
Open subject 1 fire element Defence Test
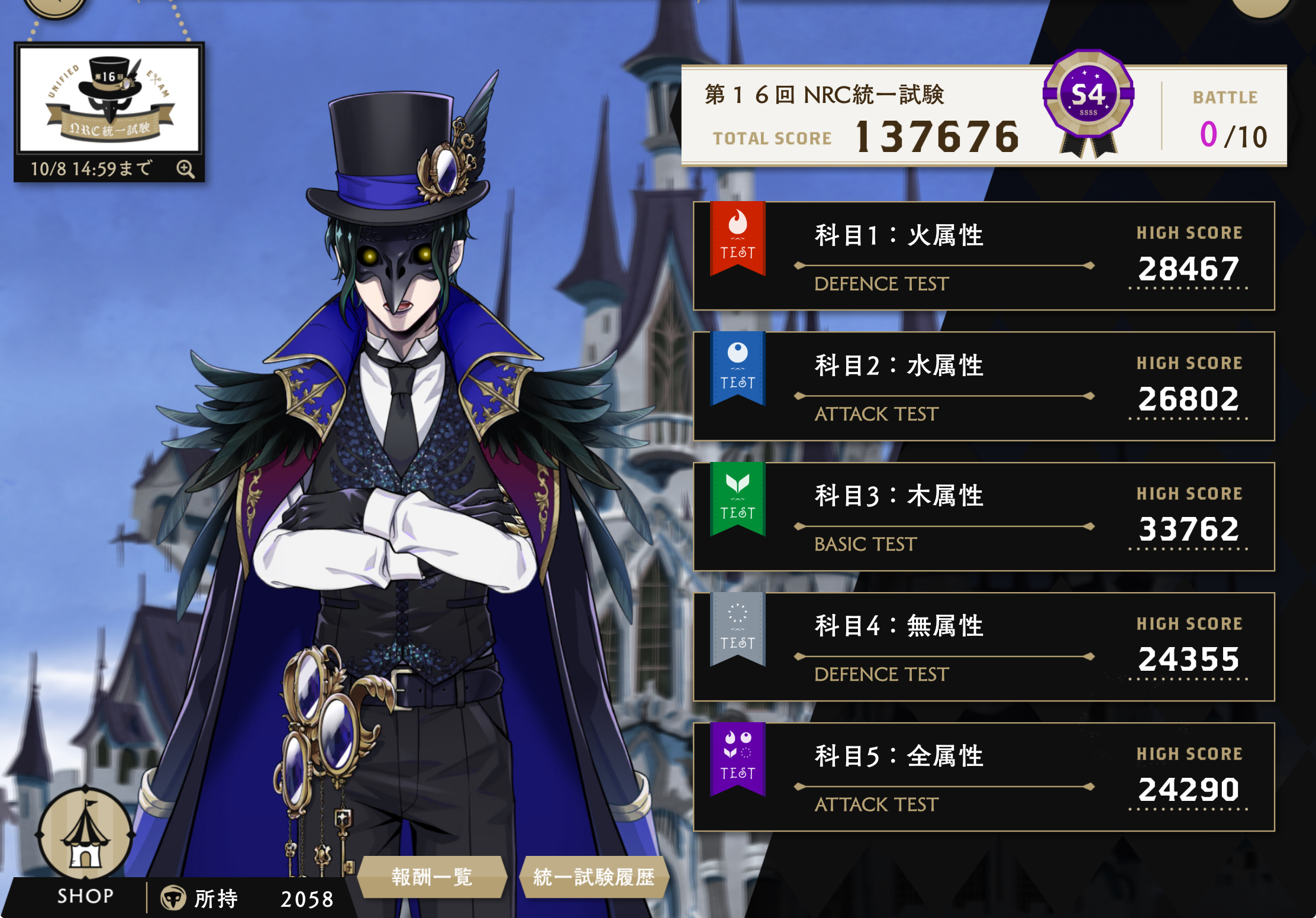(983, 256)
